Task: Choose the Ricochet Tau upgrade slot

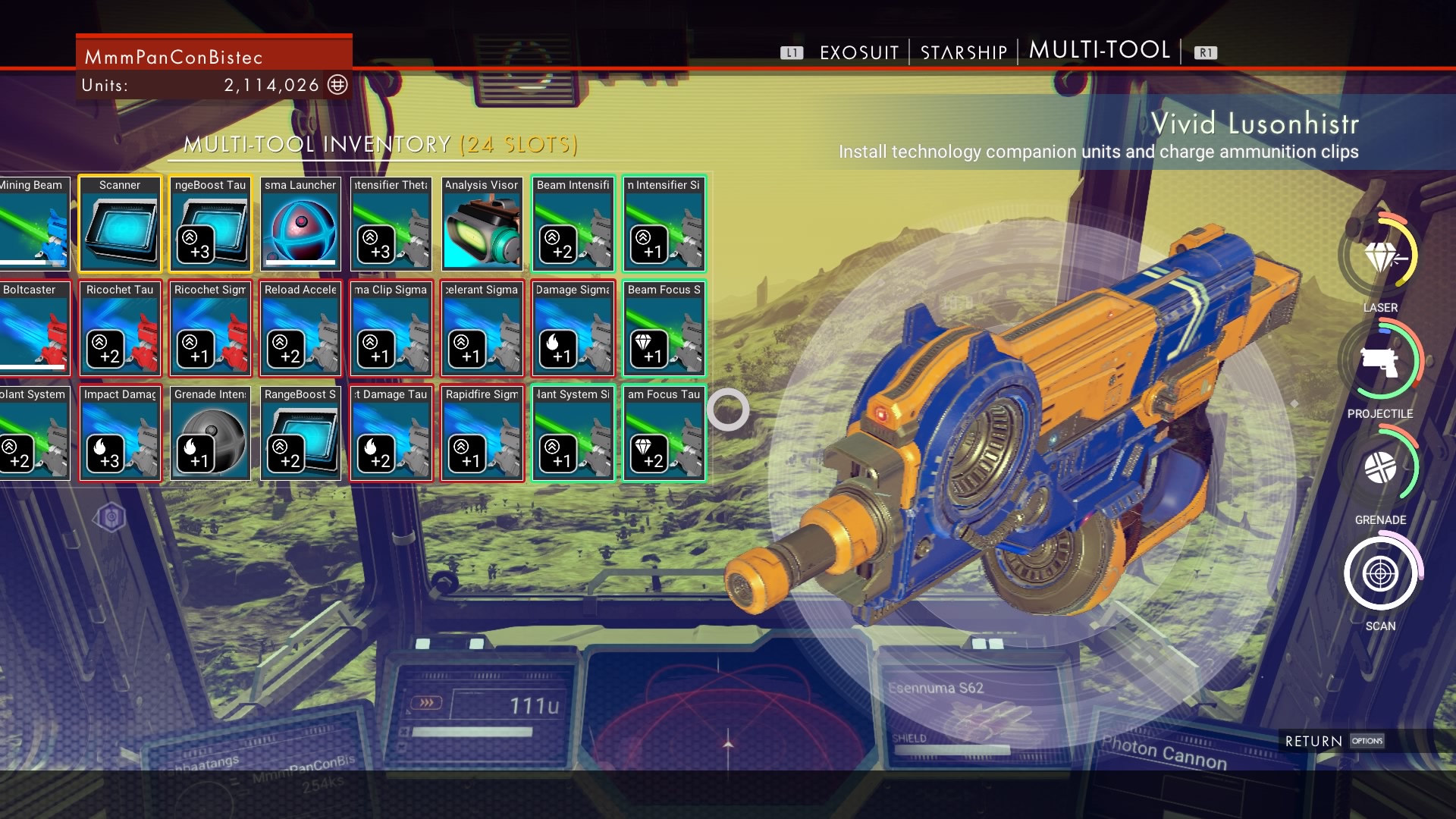Action: [120, 329]
